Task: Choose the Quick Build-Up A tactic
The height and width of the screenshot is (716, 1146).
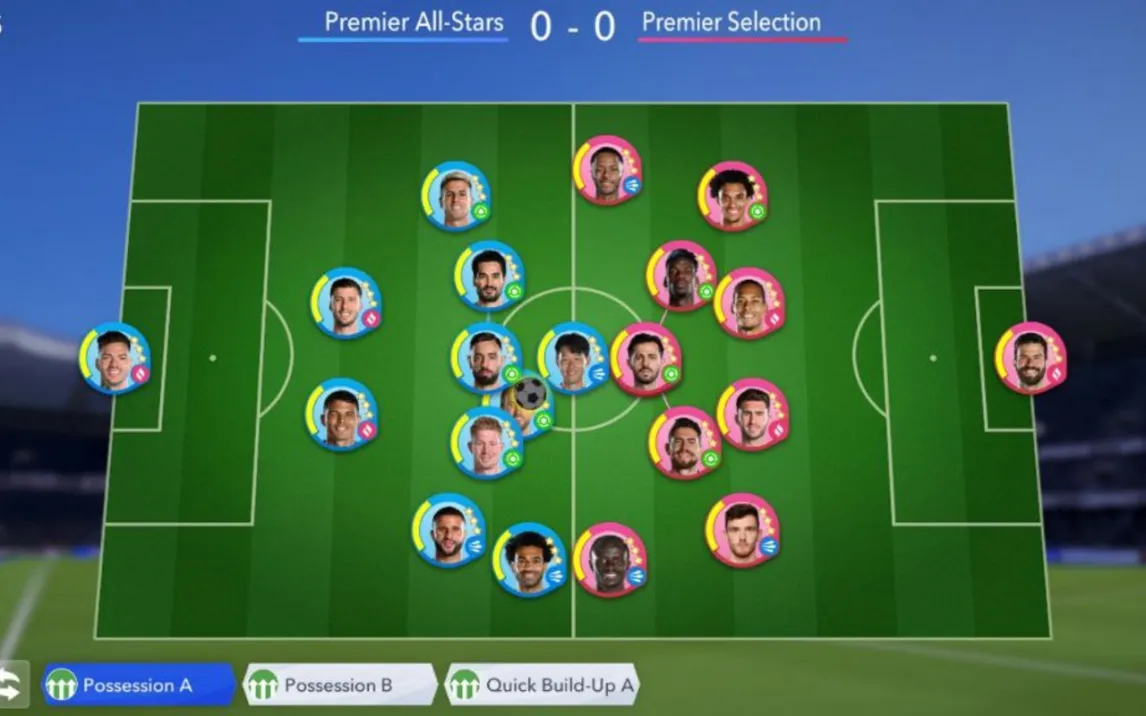Action: 541,686
